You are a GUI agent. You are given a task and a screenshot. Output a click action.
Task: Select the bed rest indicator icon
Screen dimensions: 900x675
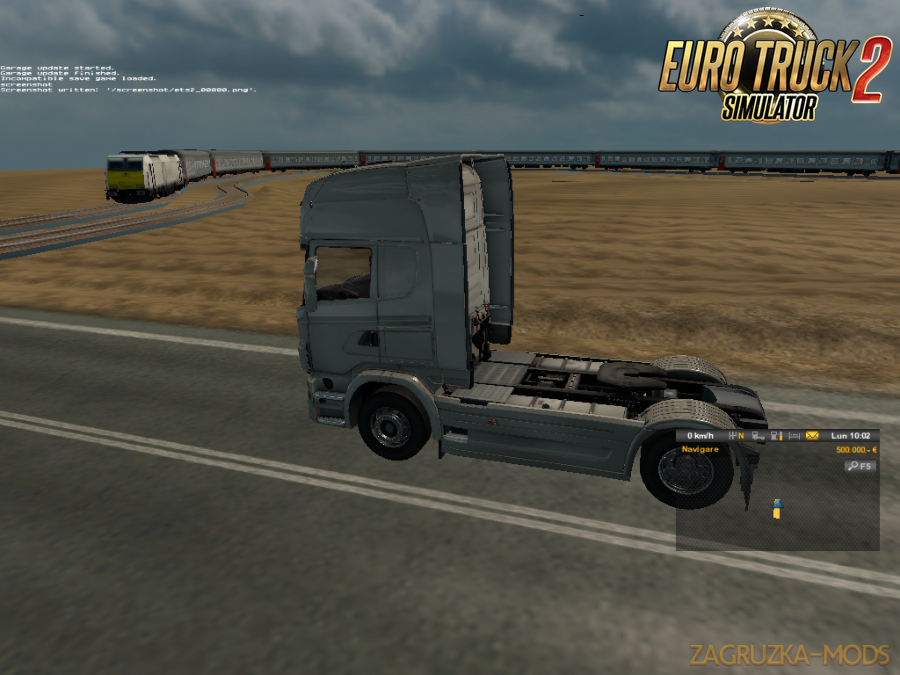pos(794,436)
